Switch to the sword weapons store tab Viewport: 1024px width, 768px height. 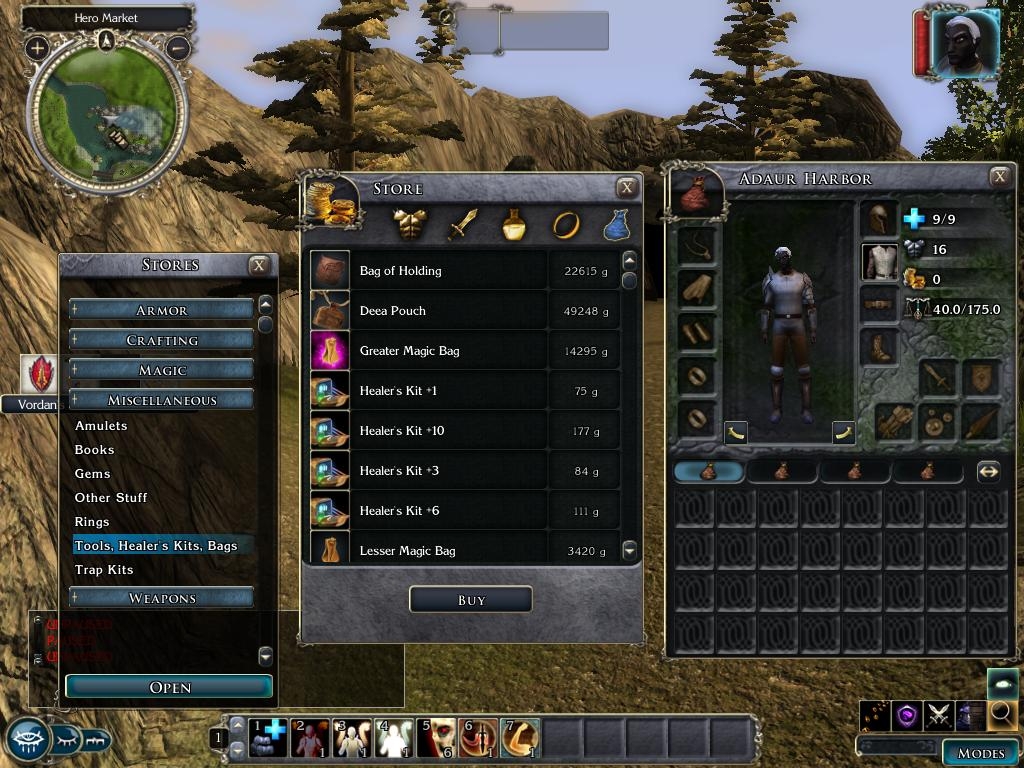coord(462,225)
